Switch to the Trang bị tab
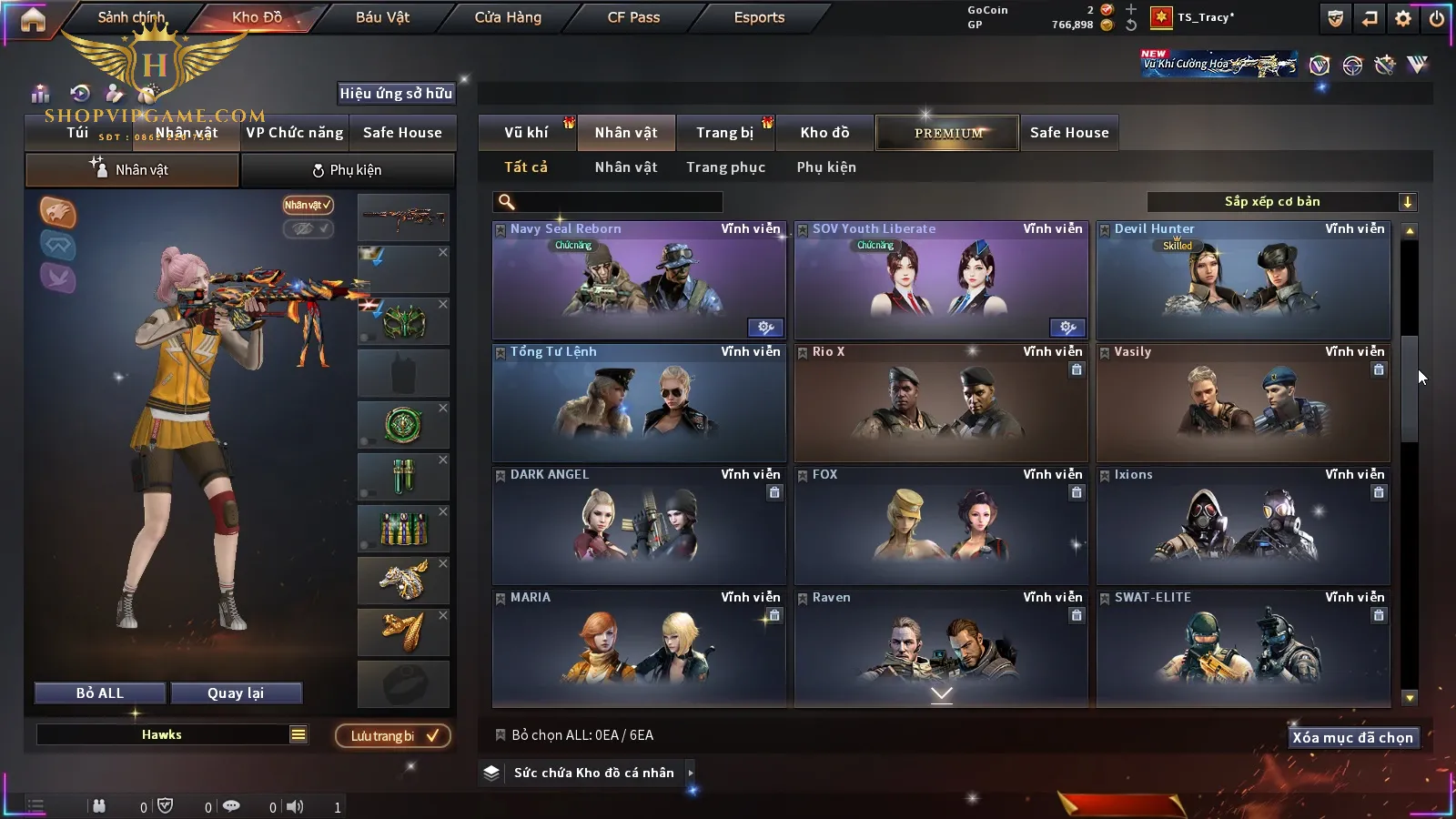Image resolution: width=1456 pixels, height=819 pixels. [724, 133]
